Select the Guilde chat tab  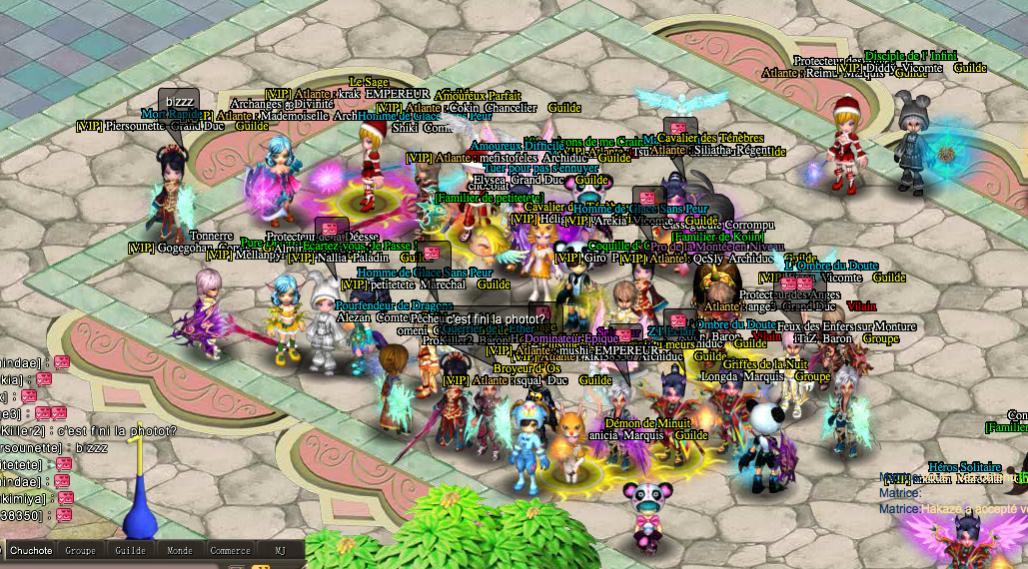pyautogui.click(x=130, y=550)
